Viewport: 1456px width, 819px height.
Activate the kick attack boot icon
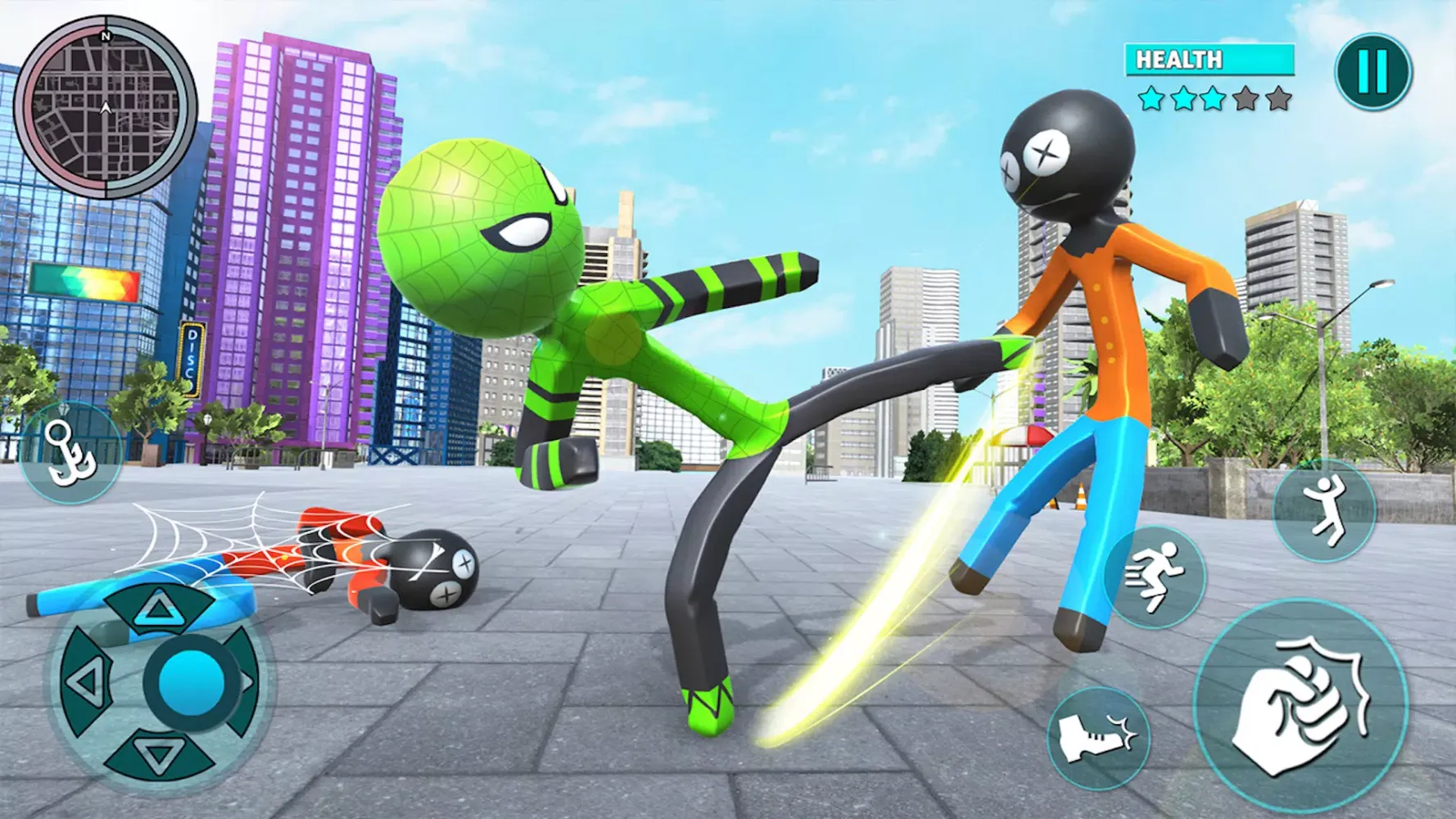click(x=1097, y=739)
